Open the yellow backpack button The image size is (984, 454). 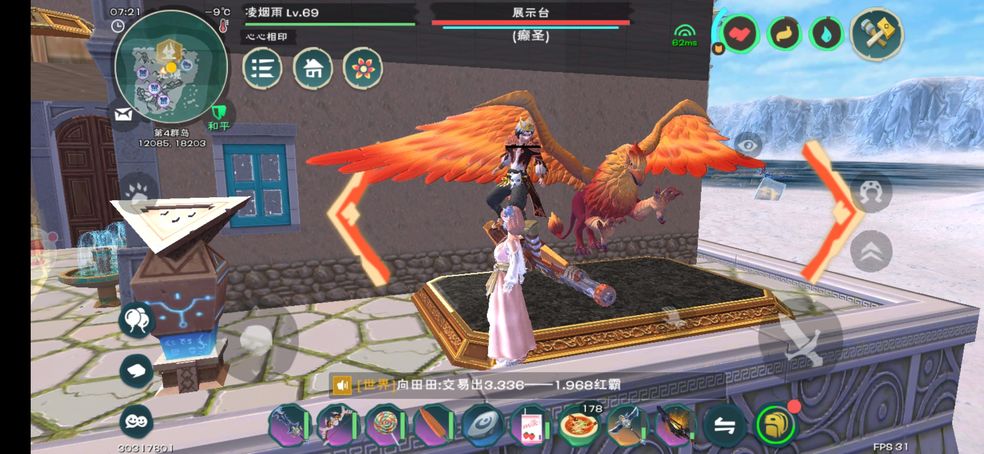tap(775, 425)
